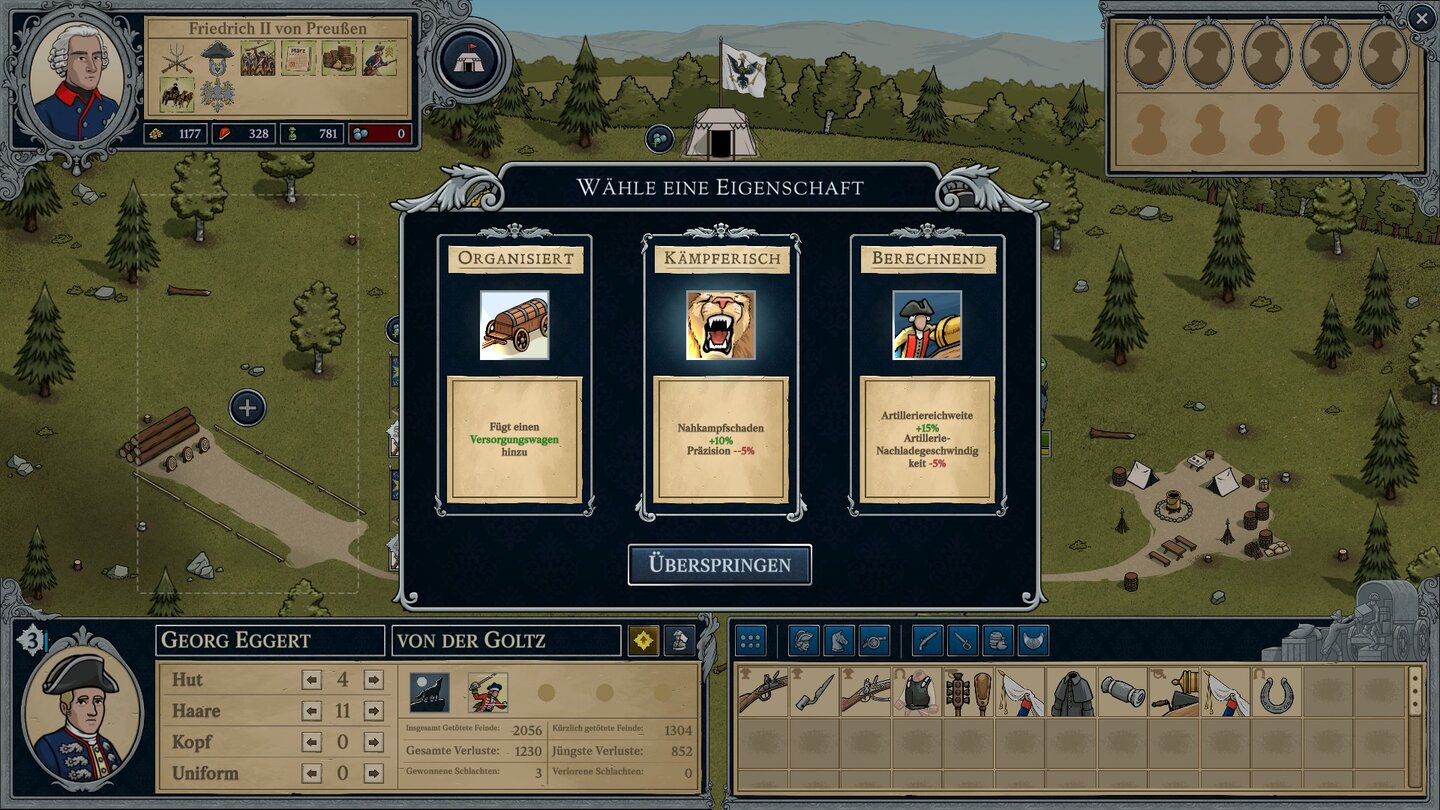Select the Berechnend artillery officer trait
This screenshot has width=1440, height=810.
click(925, 324)
